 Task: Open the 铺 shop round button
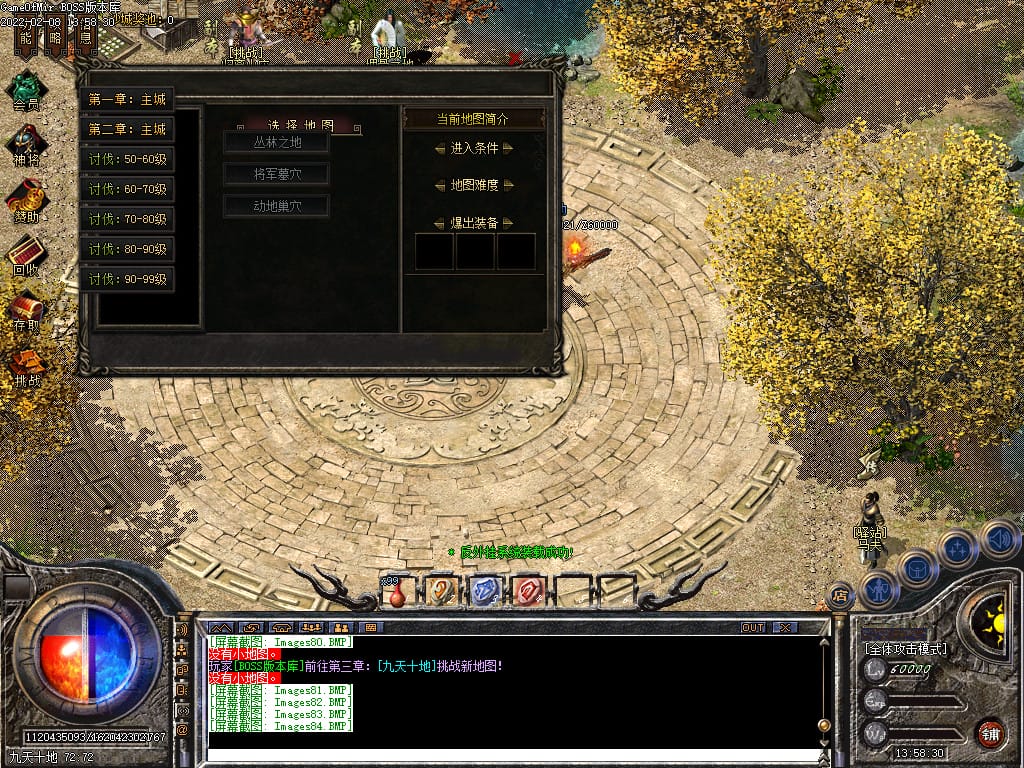point(990,733)
